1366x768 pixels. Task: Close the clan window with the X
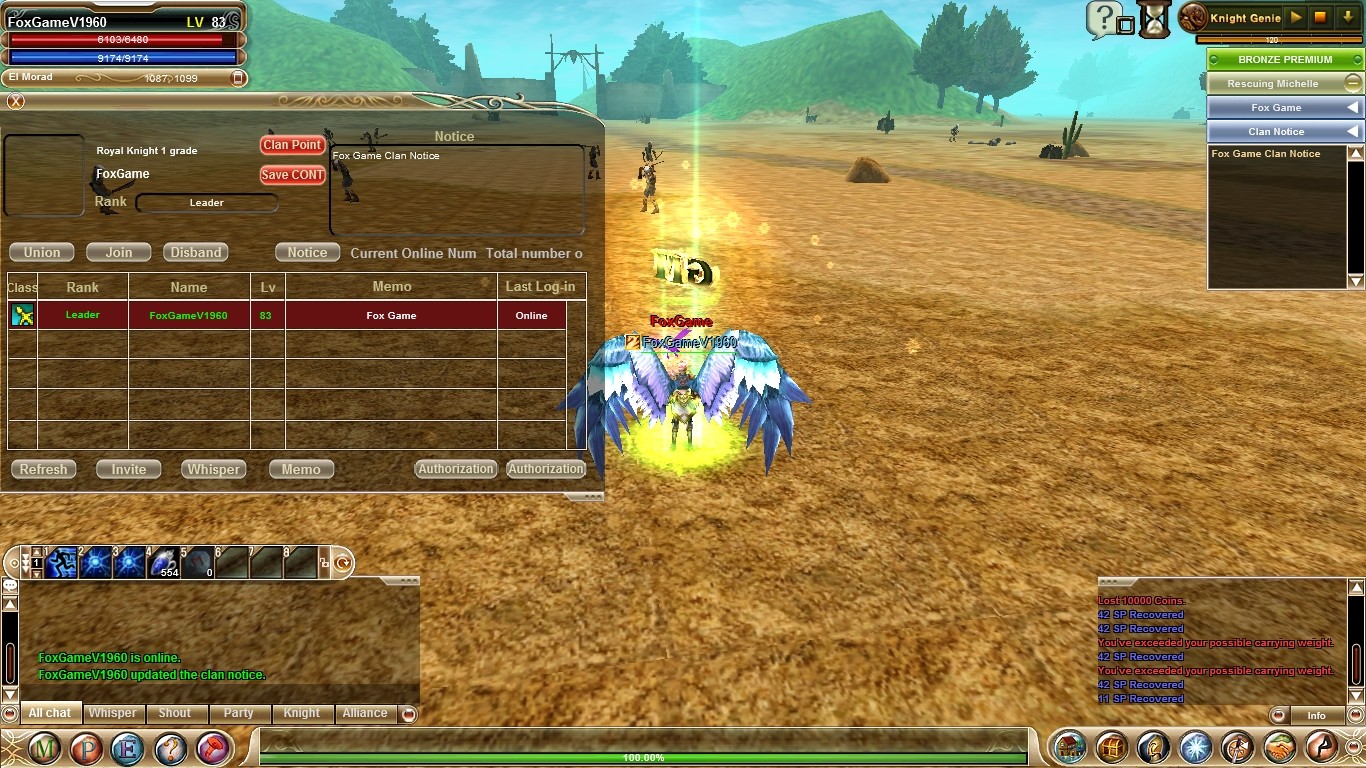click(x=15, y=101)
